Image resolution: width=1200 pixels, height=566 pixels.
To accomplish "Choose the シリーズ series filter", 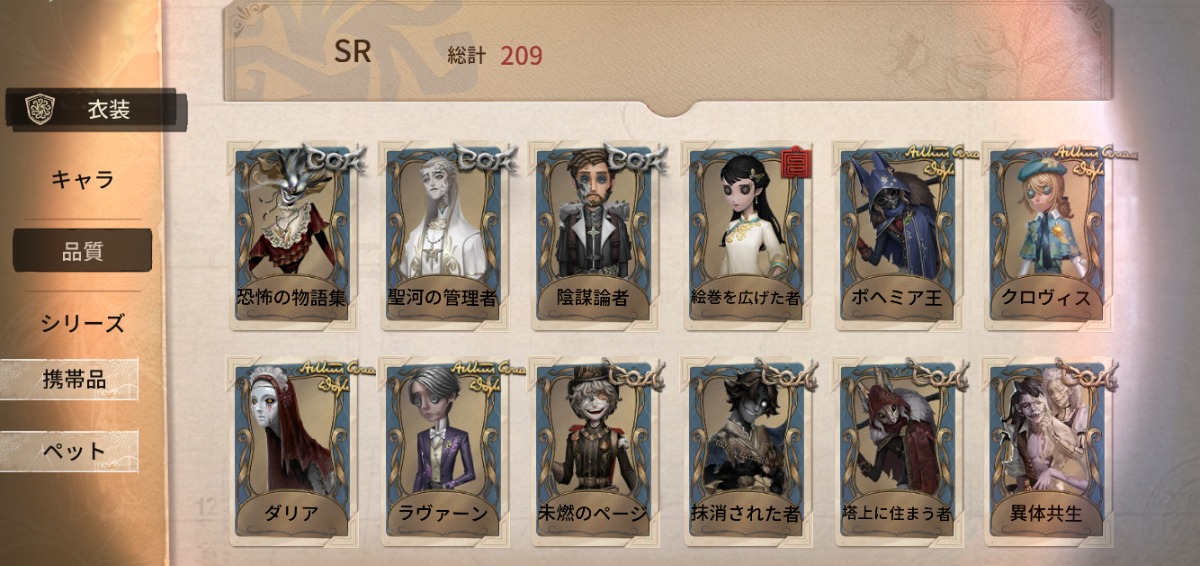I will [82, 323].
